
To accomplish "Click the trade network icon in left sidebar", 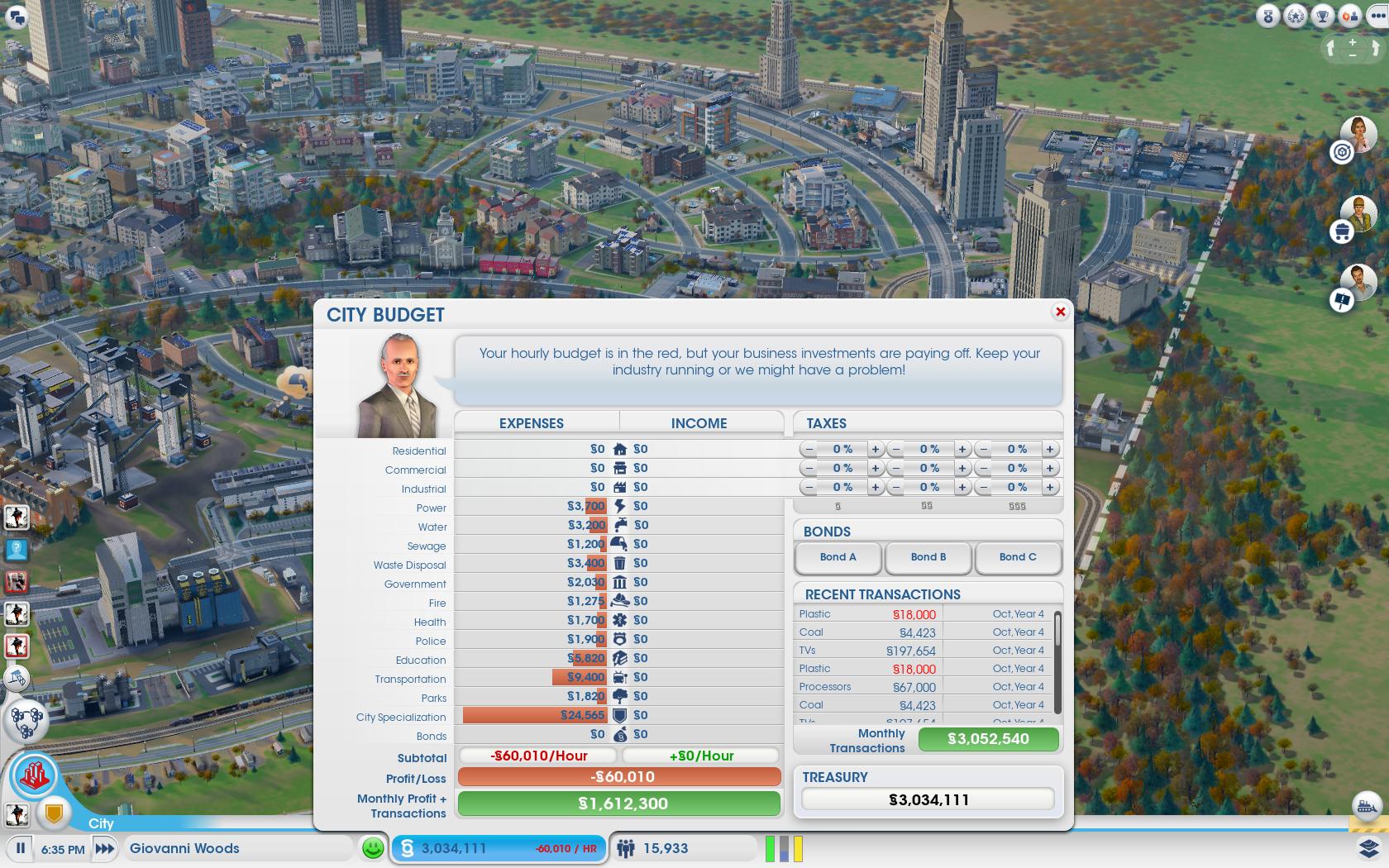I will coord(30,720).
